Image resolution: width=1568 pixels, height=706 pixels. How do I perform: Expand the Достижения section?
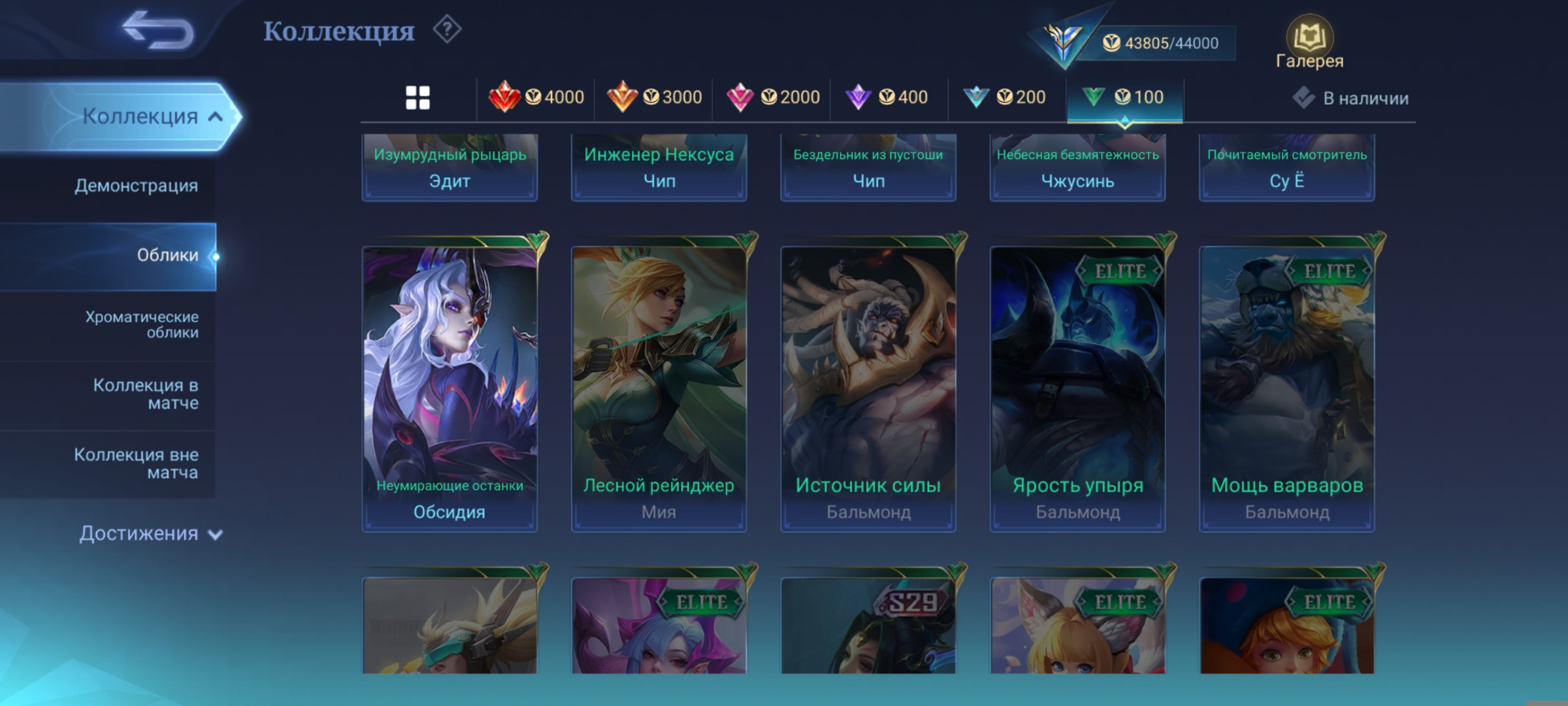click(151, 533)
